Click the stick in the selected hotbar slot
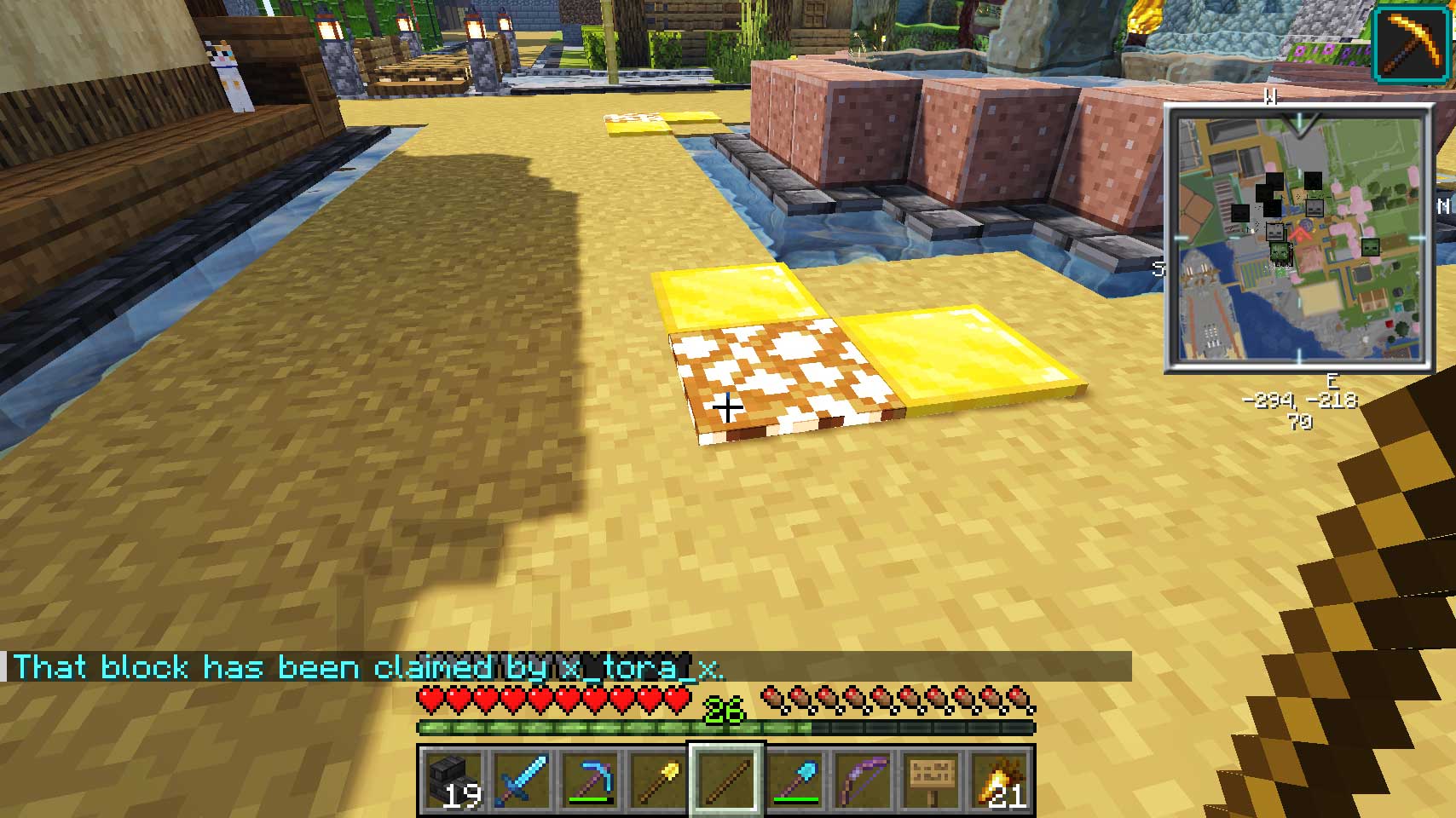Screen dimensions: 1456x818 (x=726, y=780)
